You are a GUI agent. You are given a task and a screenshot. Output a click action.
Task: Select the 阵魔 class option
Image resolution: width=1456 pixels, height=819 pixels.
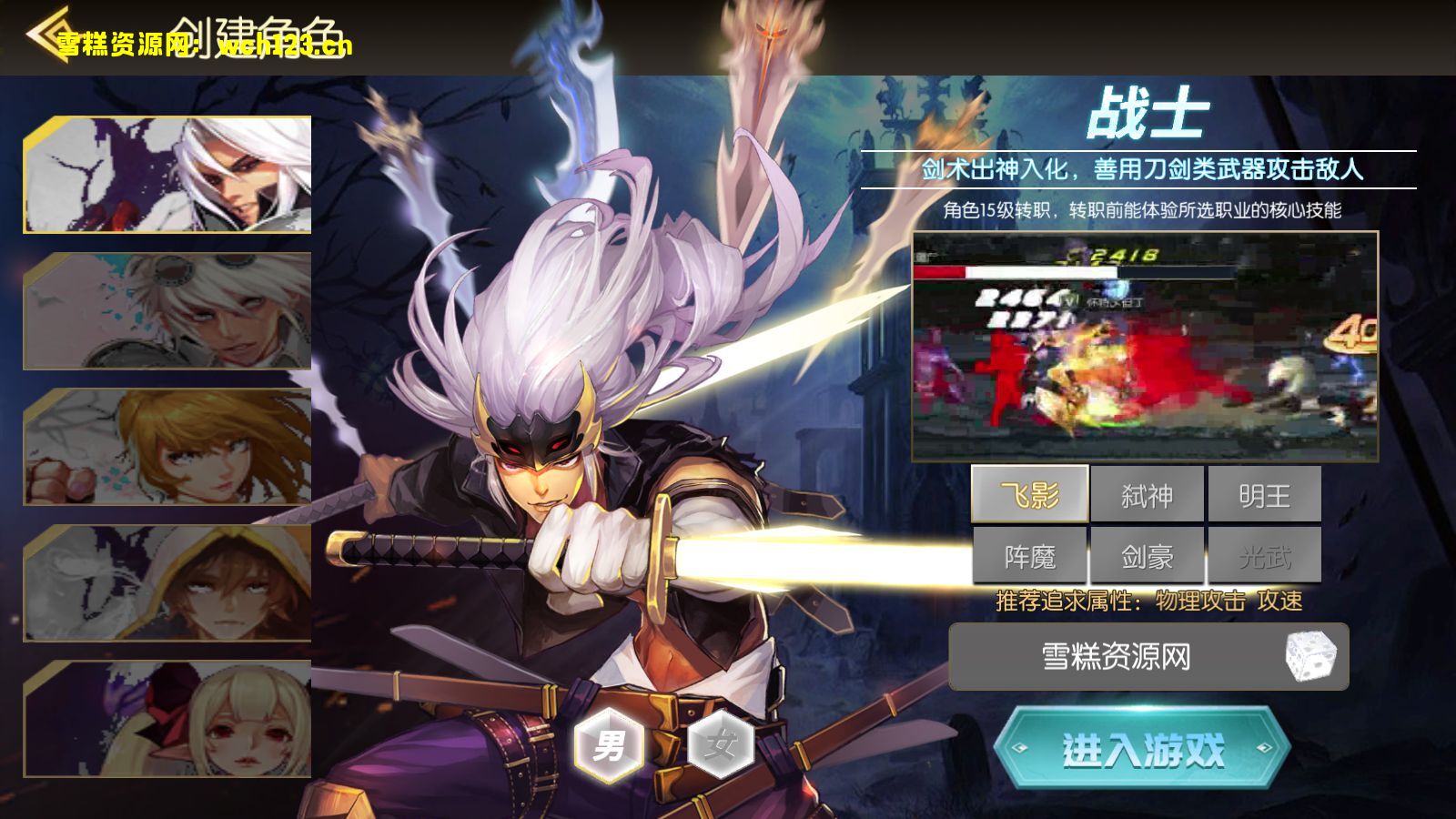pos(1030,556)
